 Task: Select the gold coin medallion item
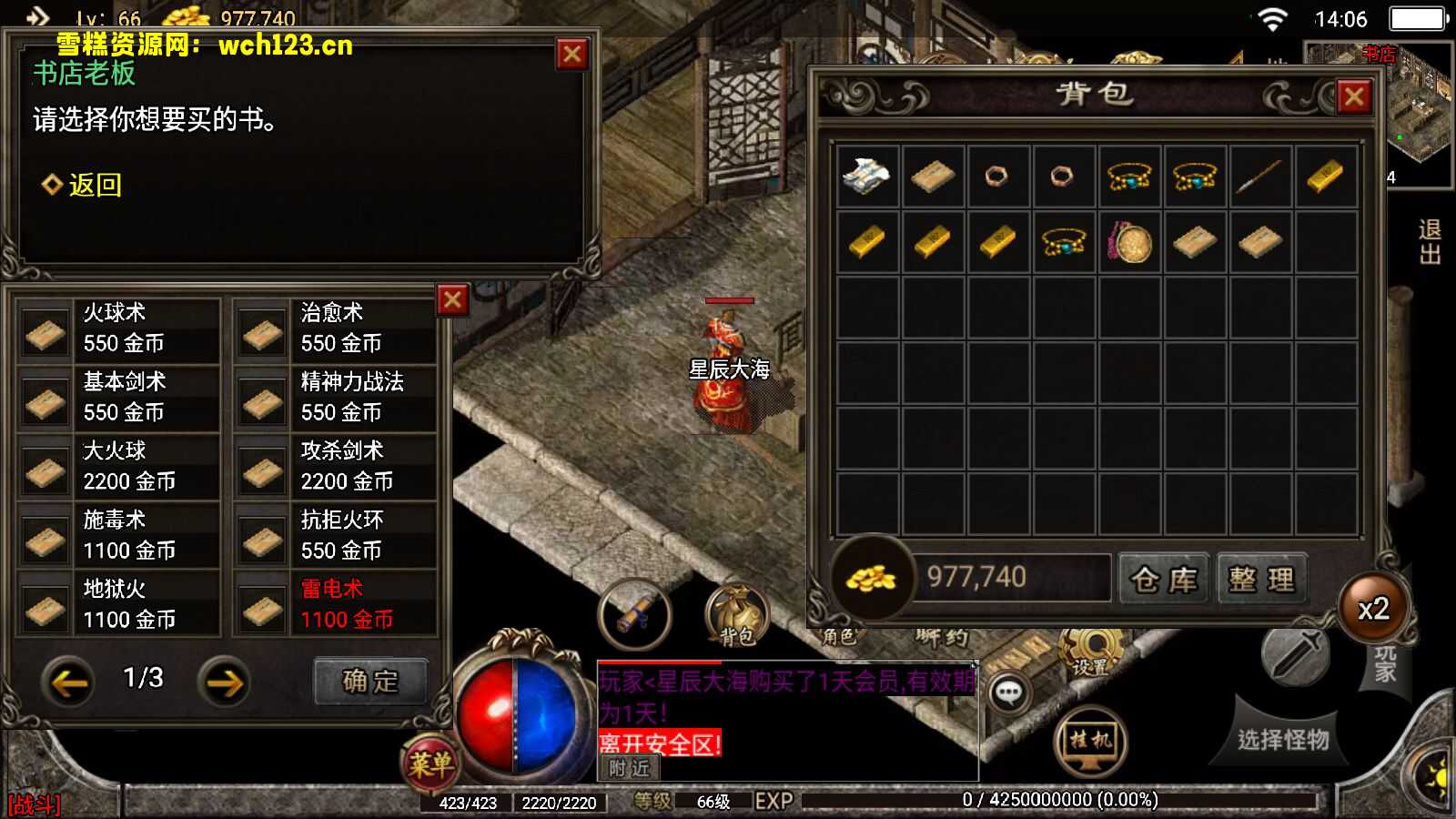point(1129,243)
